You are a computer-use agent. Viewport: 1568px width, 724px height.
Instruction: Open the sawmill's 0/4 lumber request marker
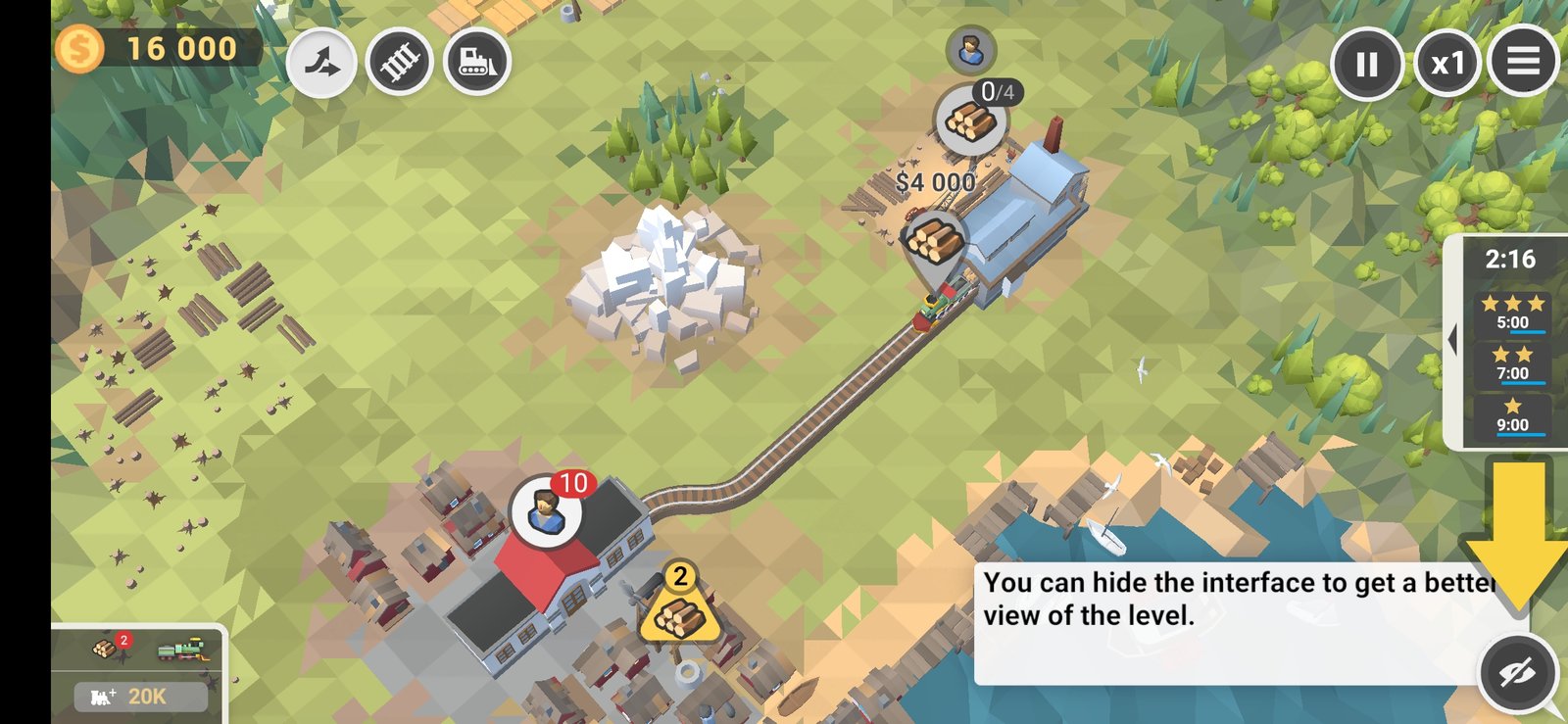(971, 121)
